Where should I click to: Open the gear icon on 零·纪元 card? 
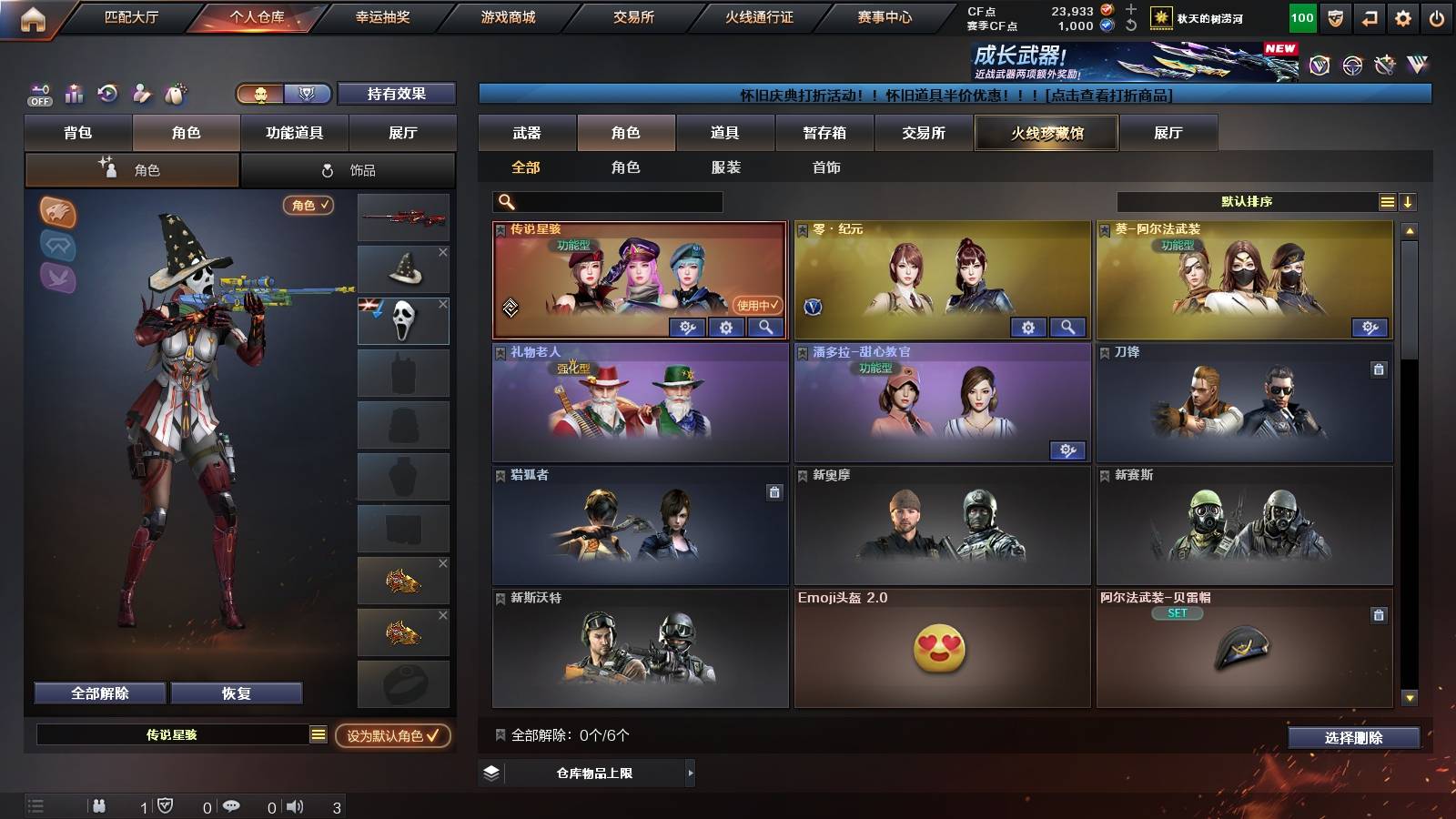pyautogui.click(x=1027, y=327)
